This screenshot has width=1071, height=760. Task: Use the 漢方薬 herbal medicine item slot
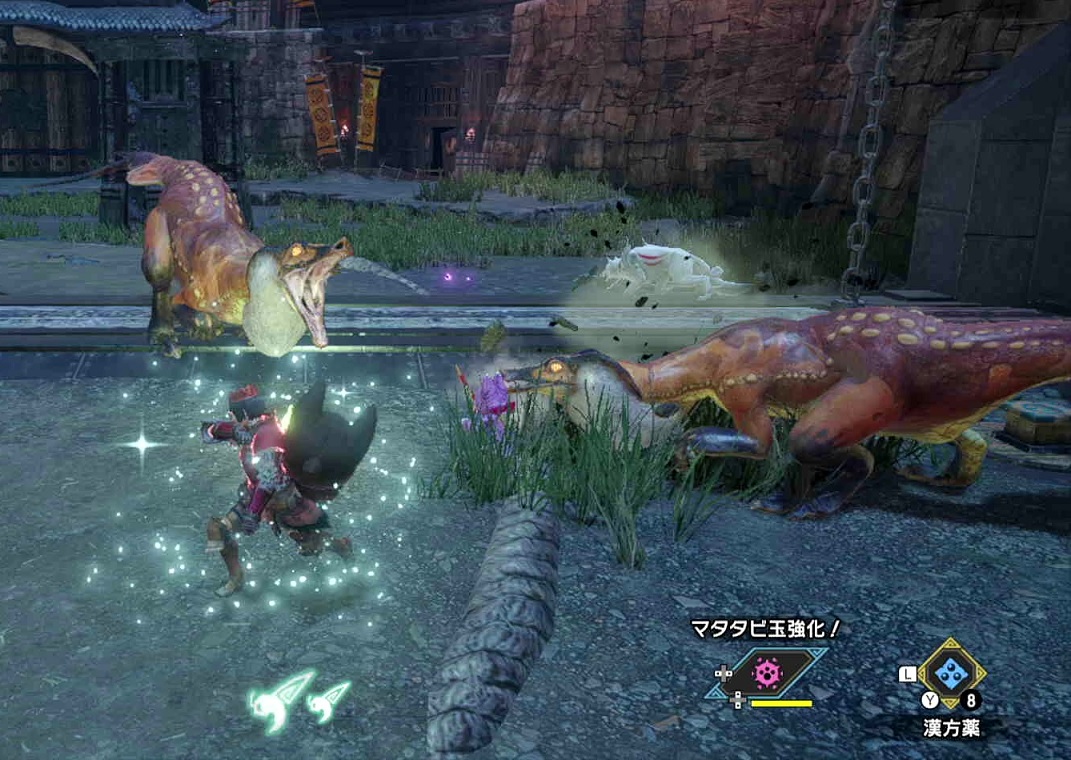(951, 673)
